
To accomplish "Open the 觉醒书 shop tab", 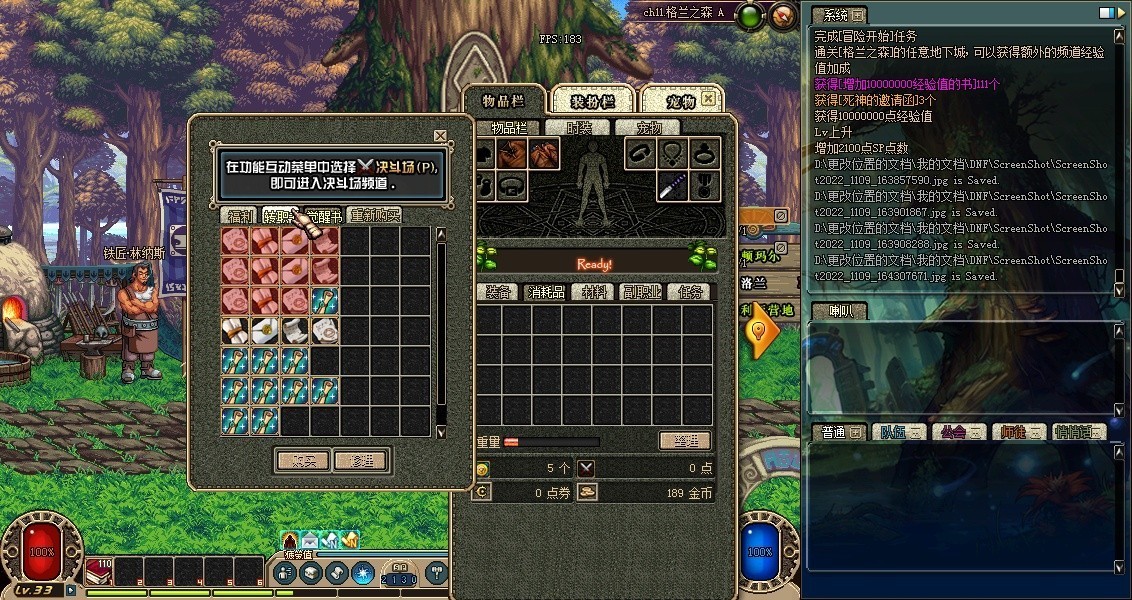I will 324,215.
